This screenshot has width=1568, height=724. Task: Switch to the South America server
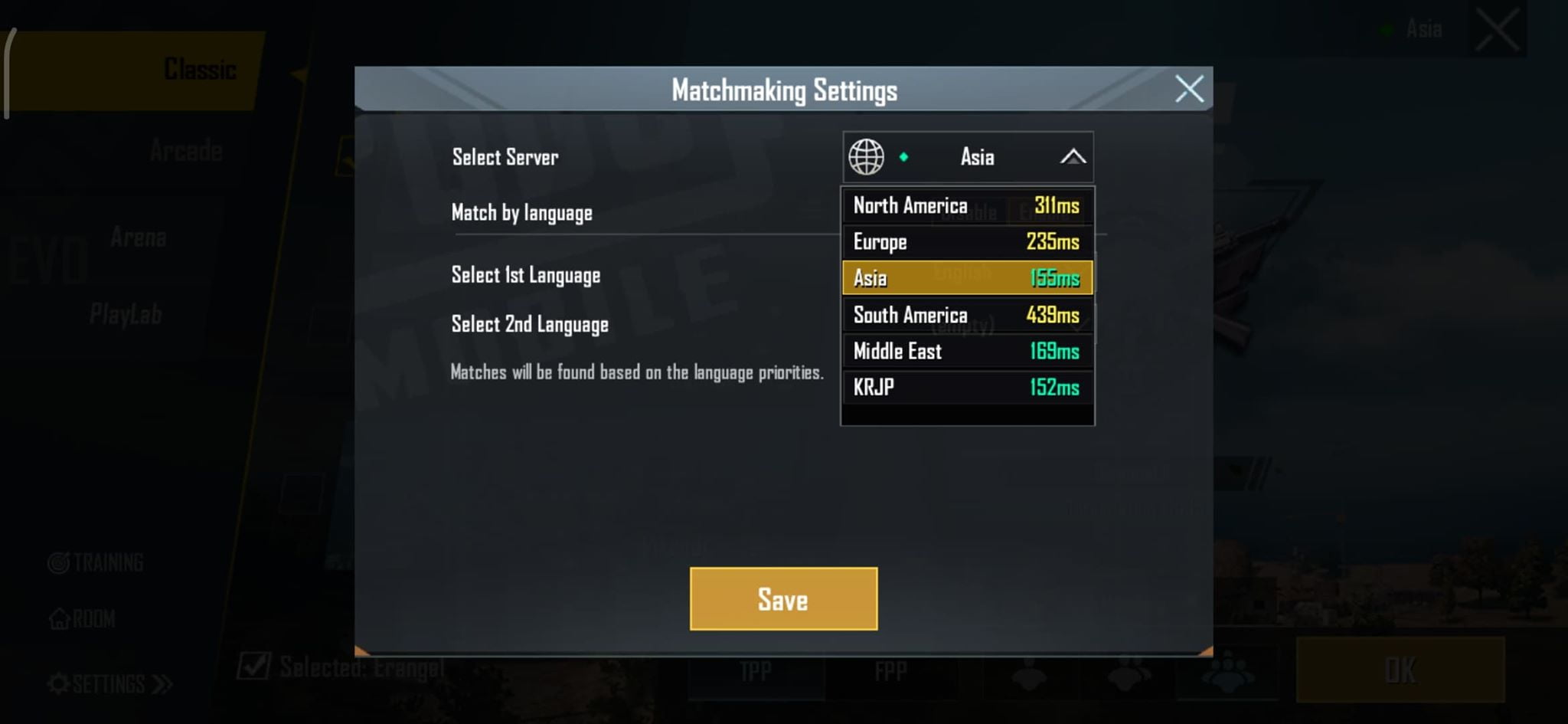(x=967, y=315)
